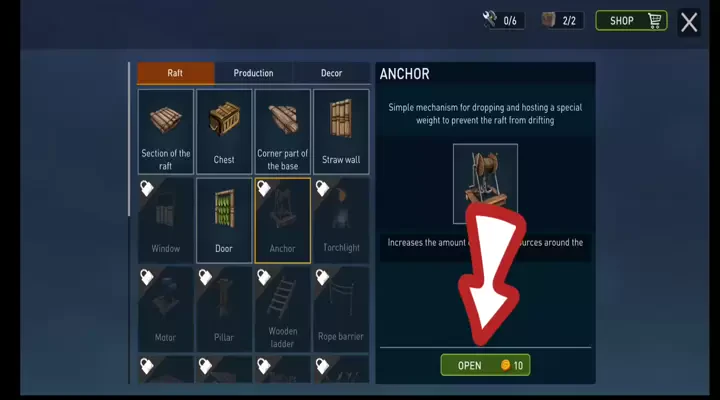720x400 pixels.
Task: Switch to the Production tab
Action: click(x=253, y=73)
